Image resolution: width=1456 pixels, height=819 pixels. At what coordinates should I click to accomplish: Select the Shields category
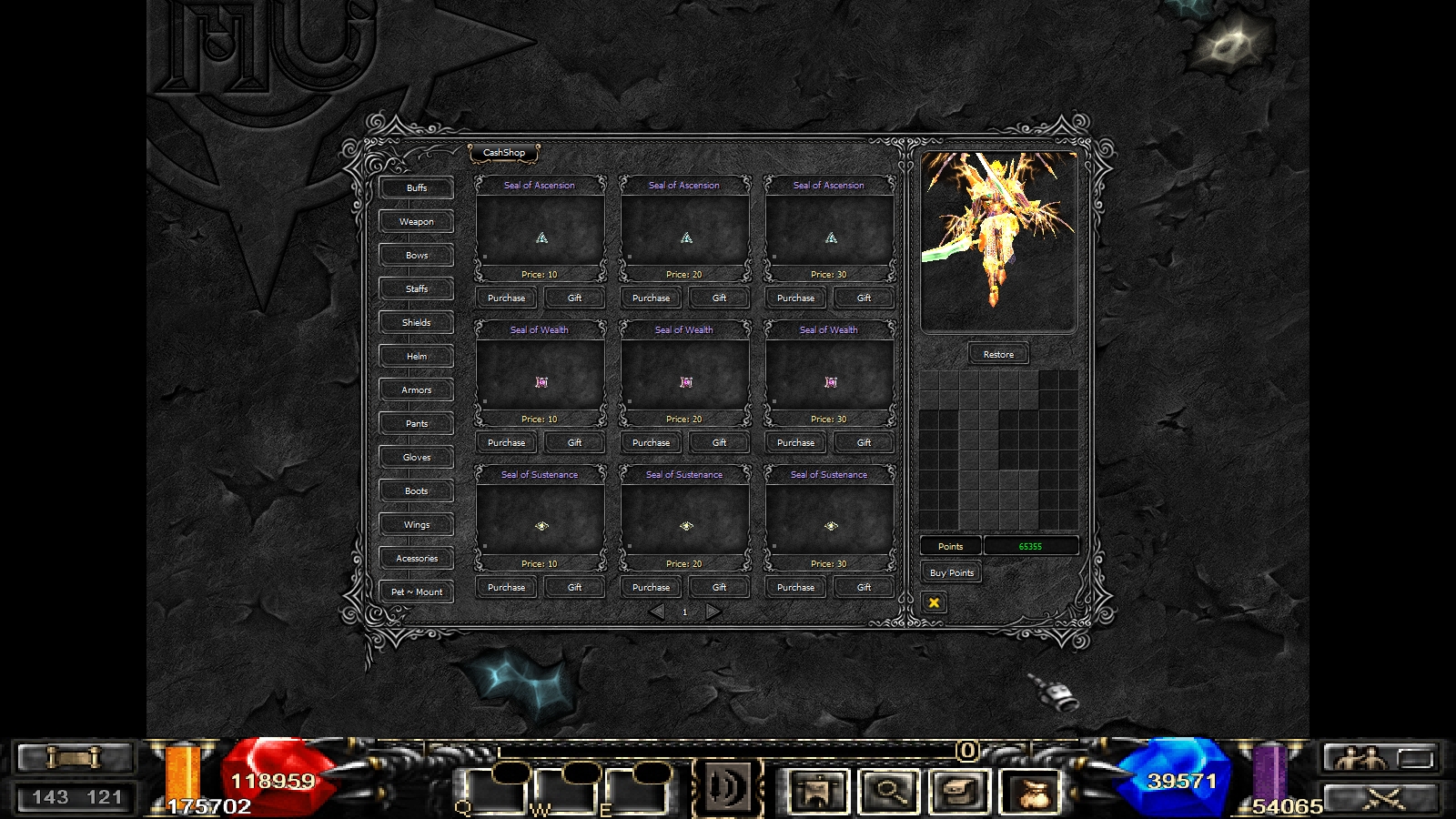[x=417, y=323]
